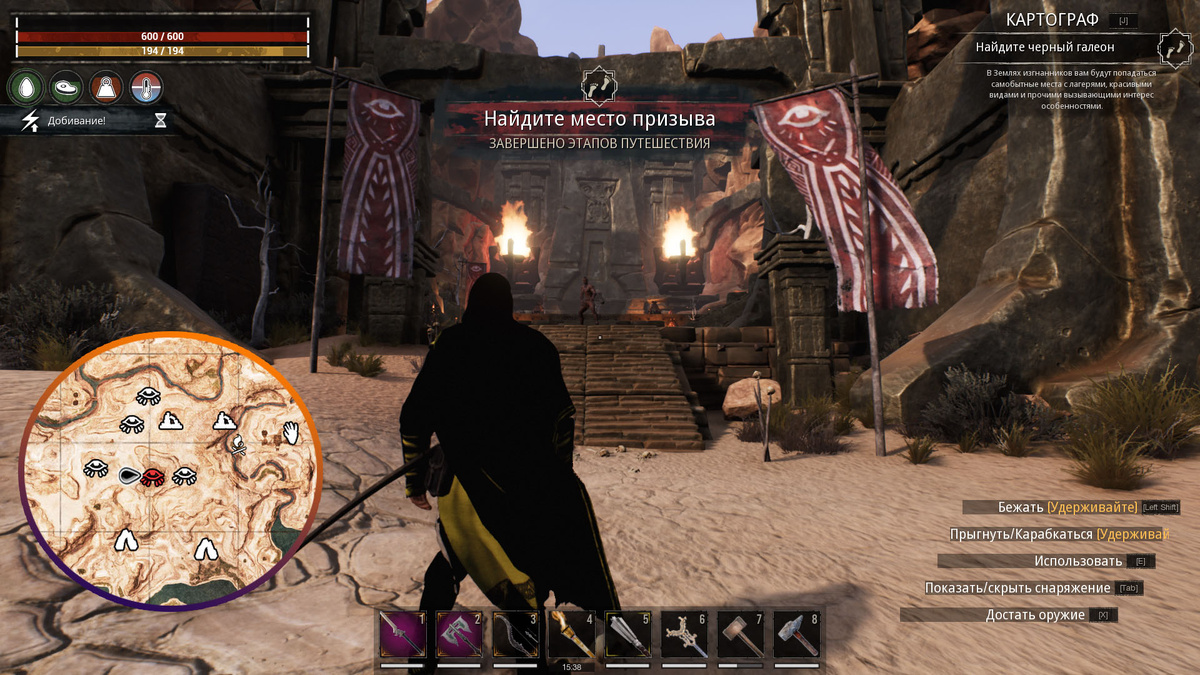
Task: Click the white hand marker on minimap
Action: [291, 432]
